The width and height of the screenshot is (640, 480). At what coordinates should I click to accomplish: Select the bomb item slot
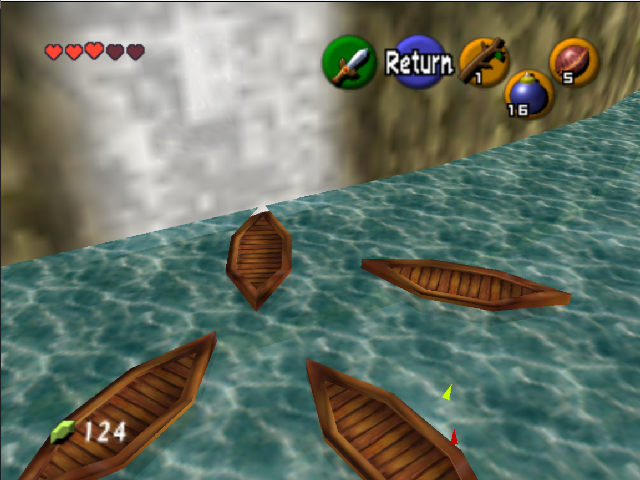[x=528, y=95]
